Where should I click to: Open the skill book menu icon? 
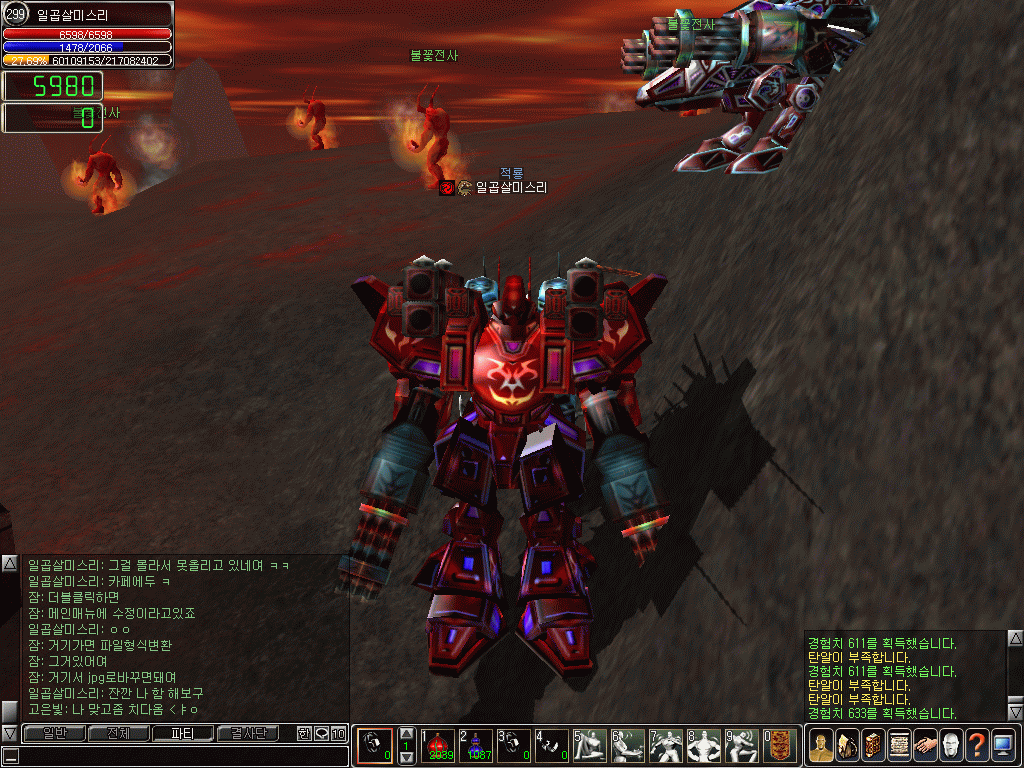(x=872, y=745)
